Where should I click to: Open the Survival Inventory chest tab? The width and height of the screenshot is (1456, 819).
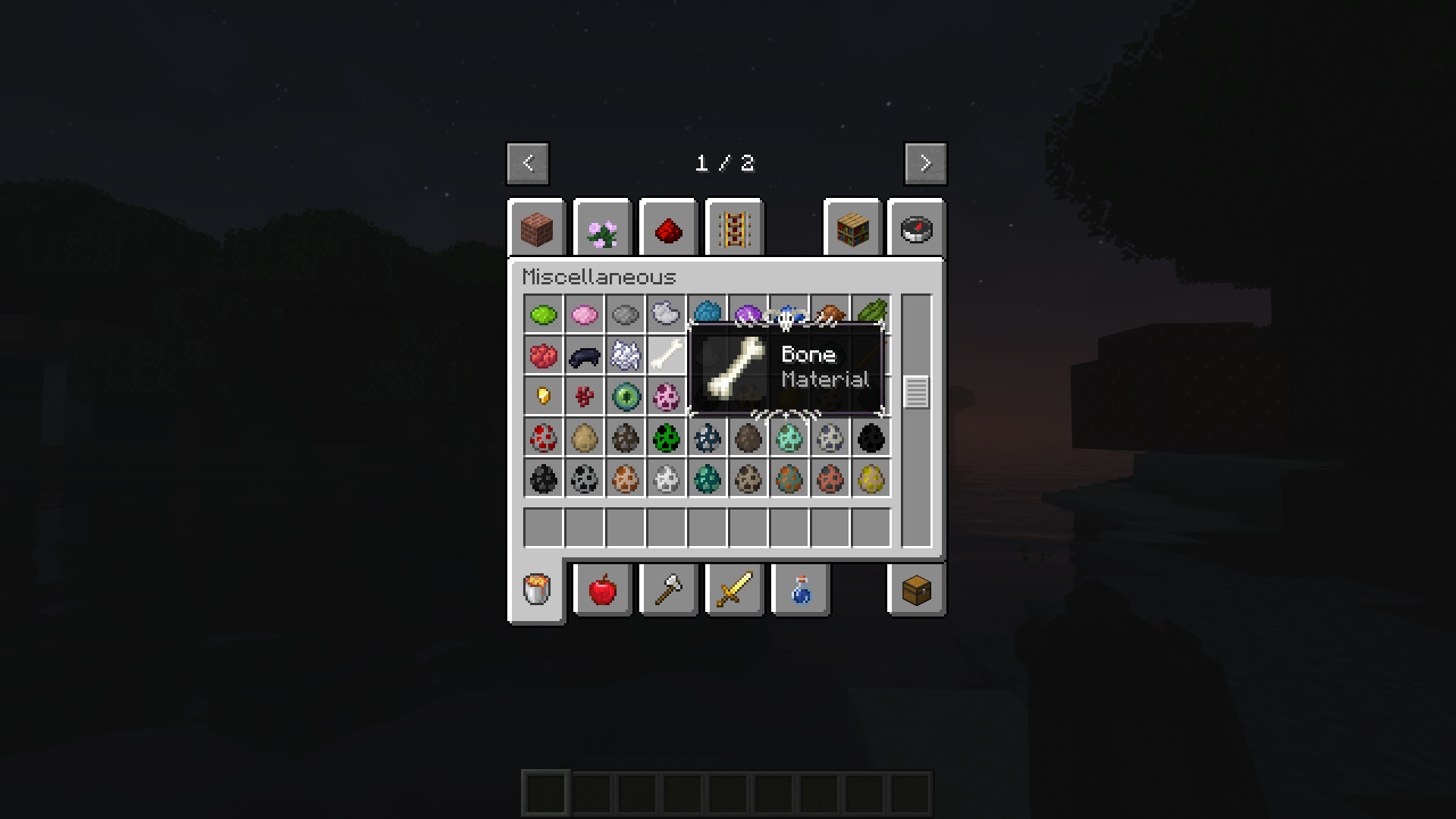click(916, 589)
